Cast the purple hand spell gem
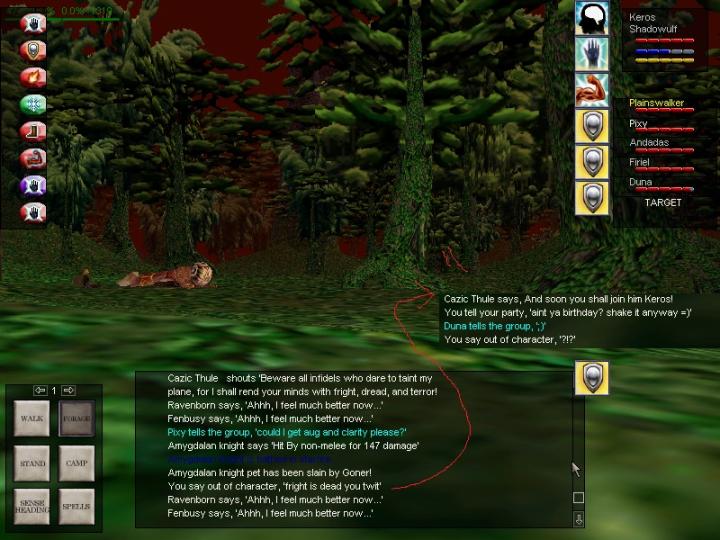 (x=33, y=184)
